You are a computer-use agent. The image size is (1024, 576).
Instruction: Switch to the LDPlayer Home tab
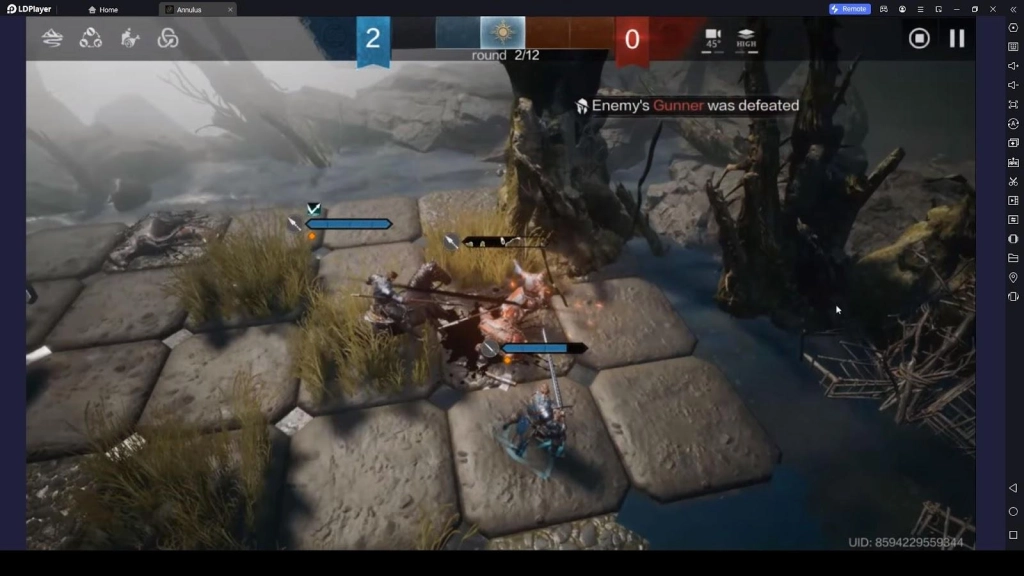click(103, 9)
